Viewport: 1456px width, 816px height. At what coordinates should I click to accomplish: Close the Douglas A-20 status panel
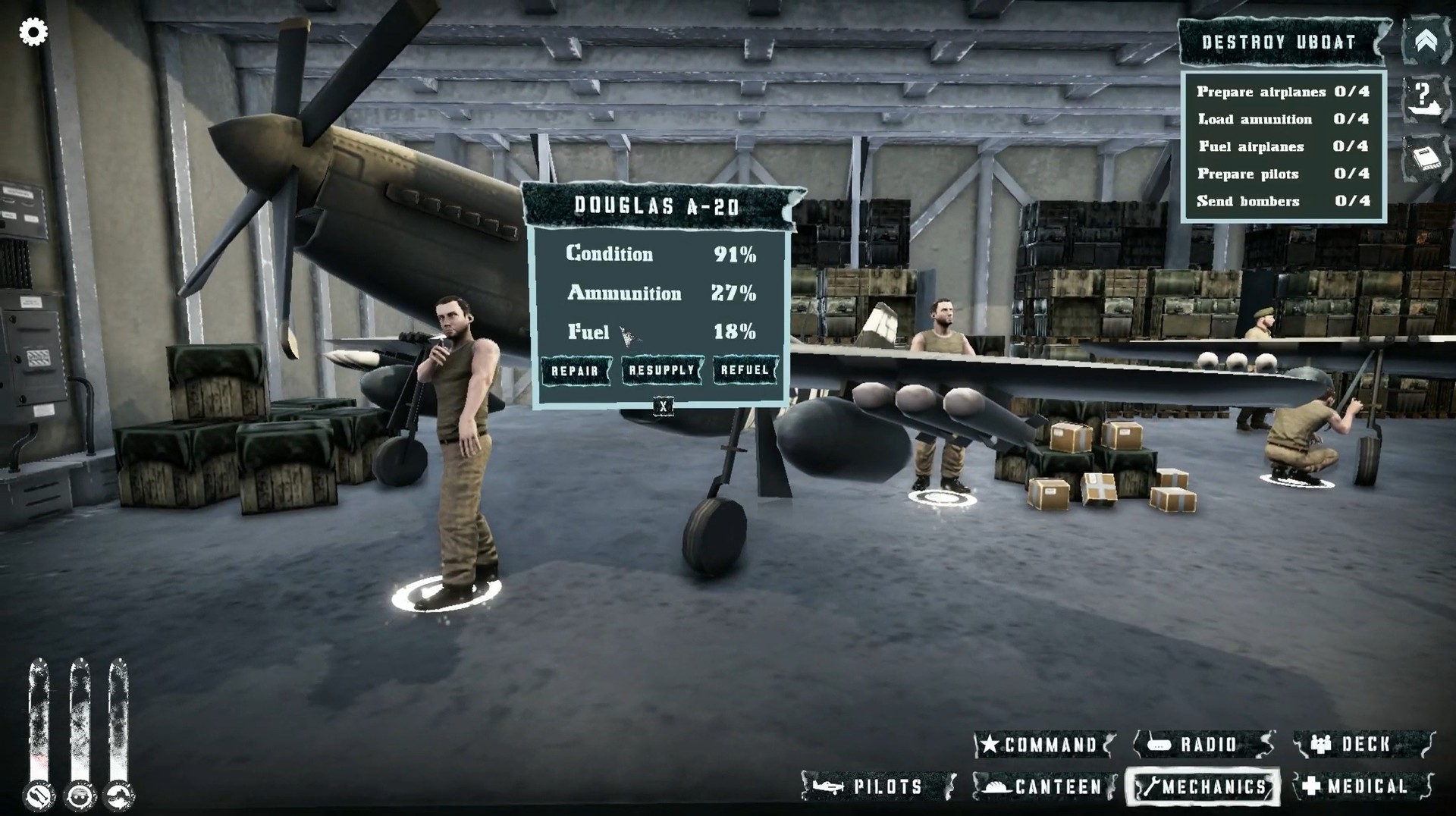pyautogui.click(x=664, y=406)
